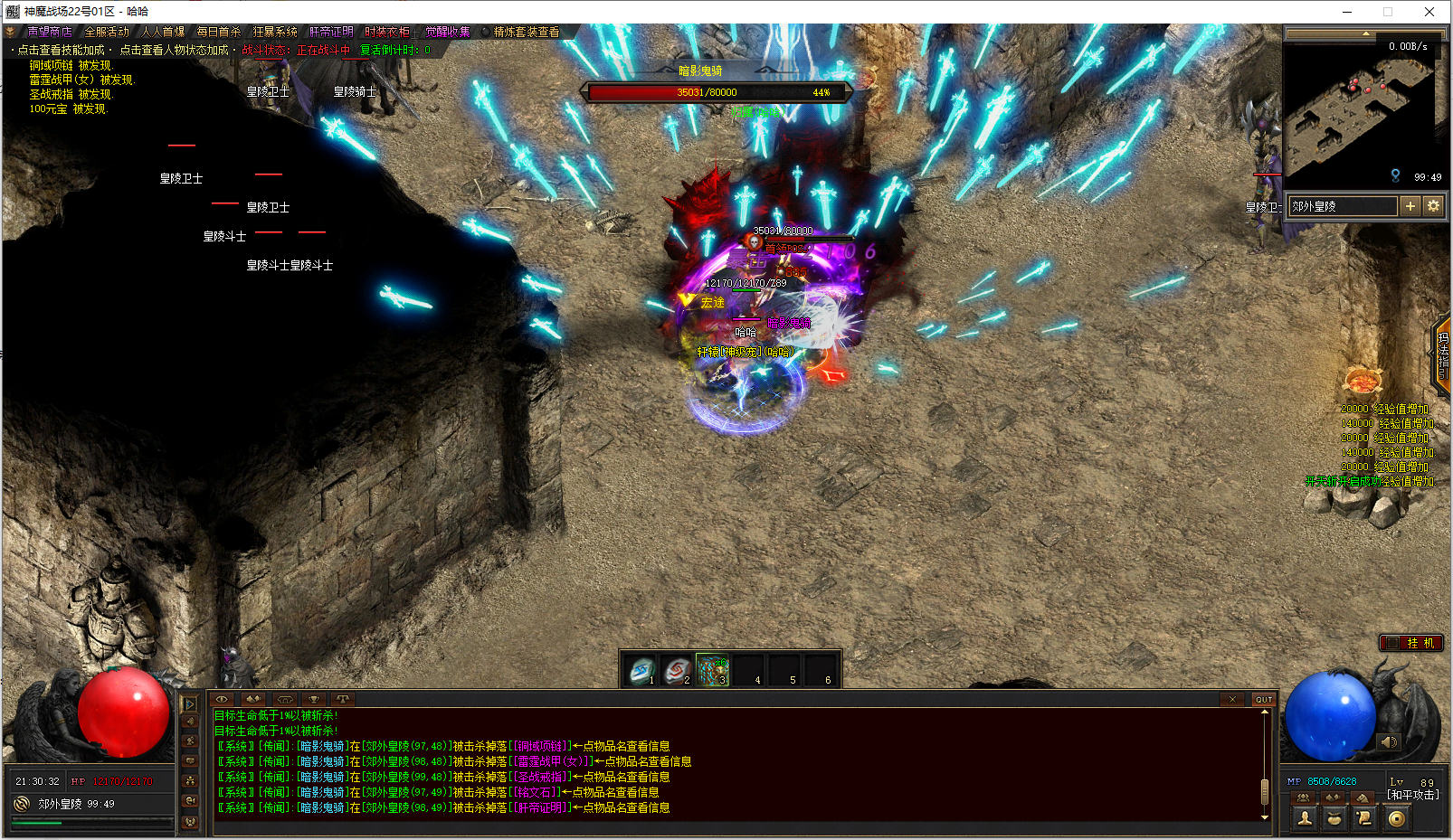The height and width of the screenshot is (840, 1453).
Task: Use the red rune stone in hotbar slot 2
Action: point(676,671)
